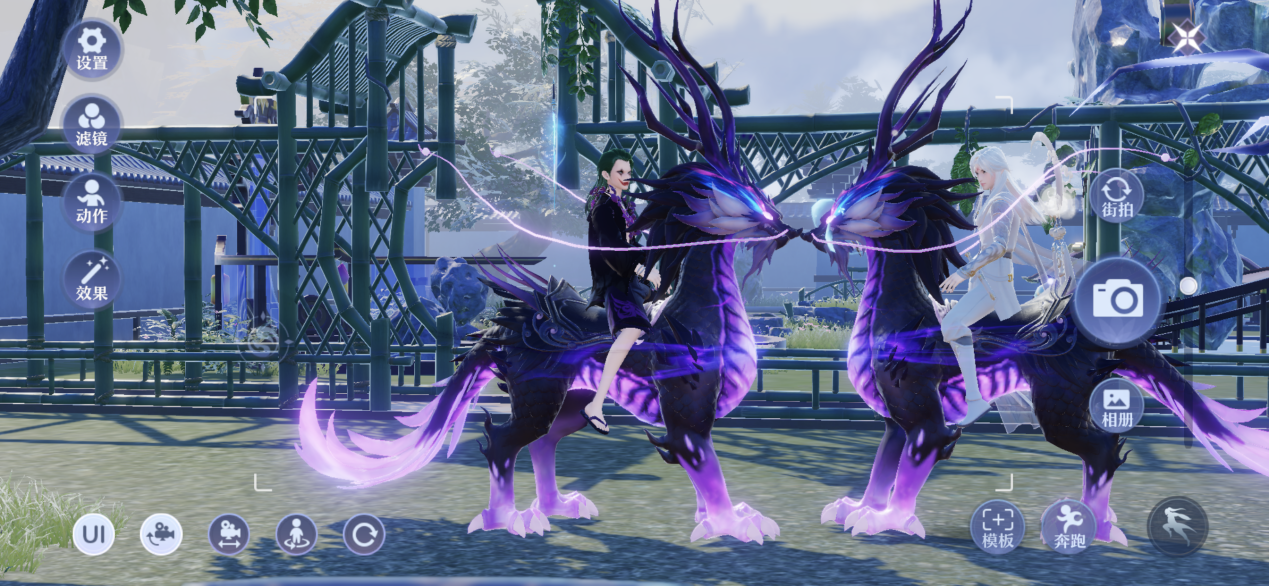Open the 设置 settings button
Viewport: 1269px width, 586px height.
coord(92,49)
